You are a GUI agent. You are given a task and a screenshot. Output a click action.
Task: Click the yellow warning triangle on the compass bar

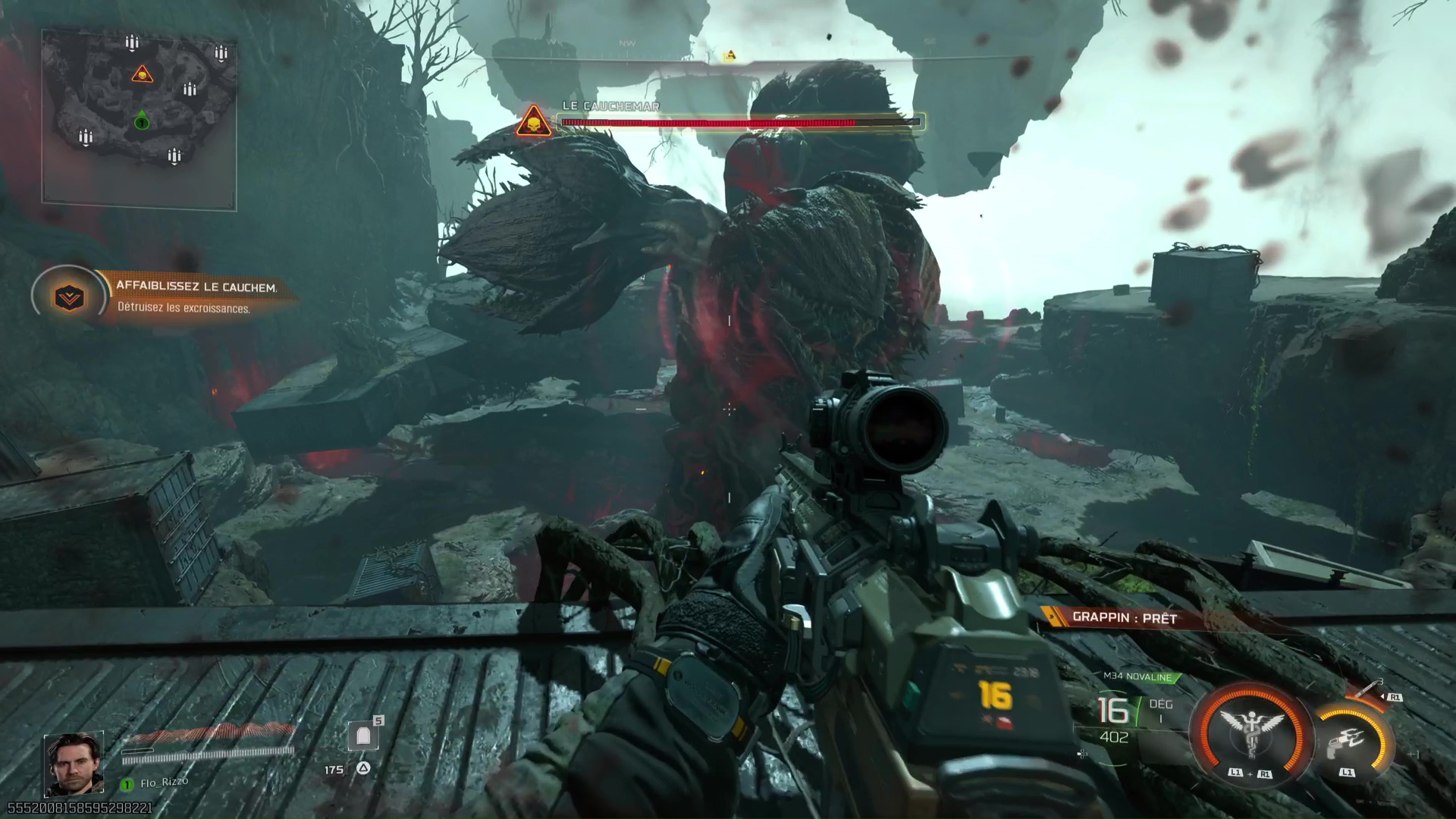click(730, 55)
